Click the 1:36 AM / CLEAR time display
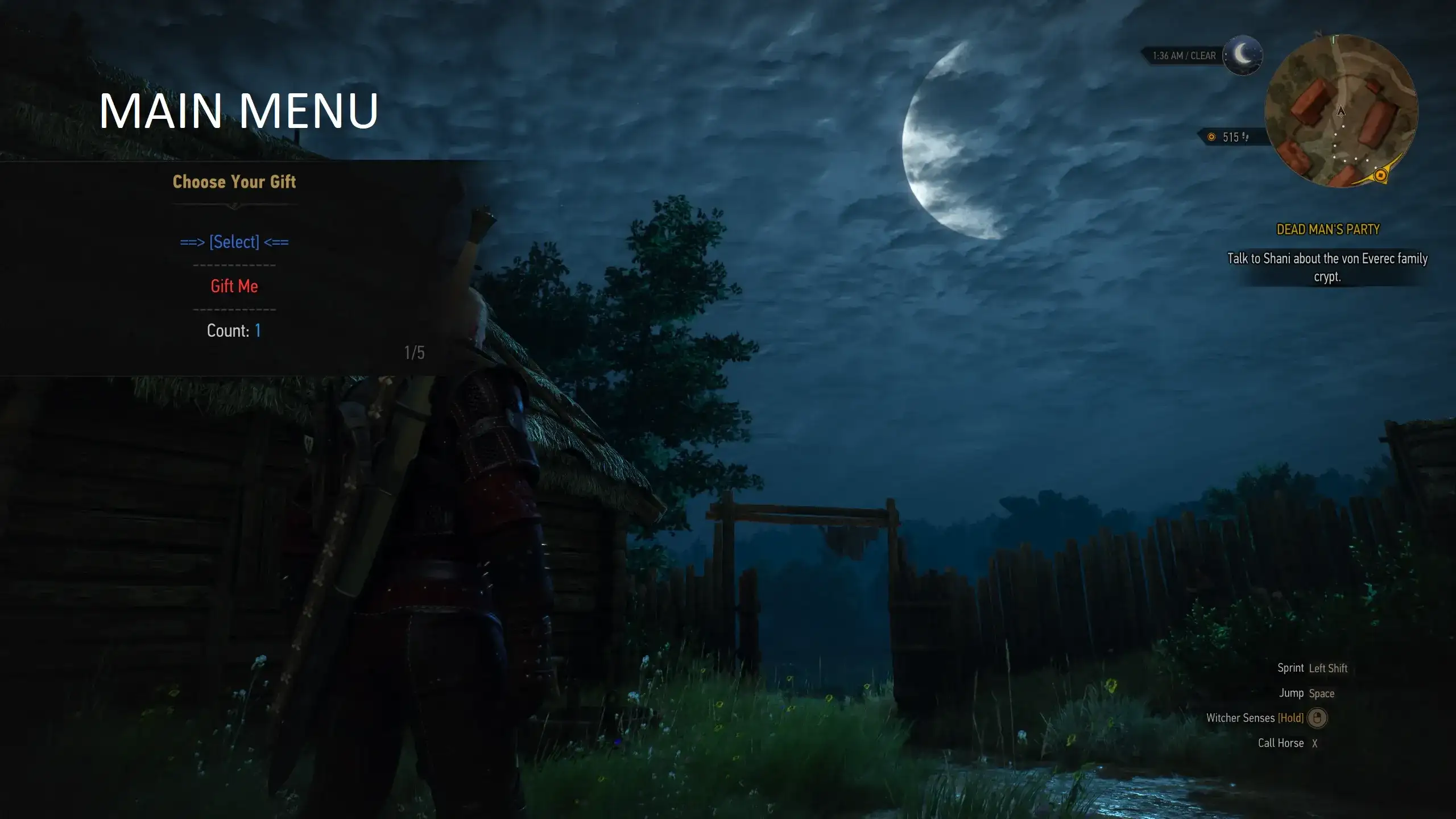 coord(1184,55)
